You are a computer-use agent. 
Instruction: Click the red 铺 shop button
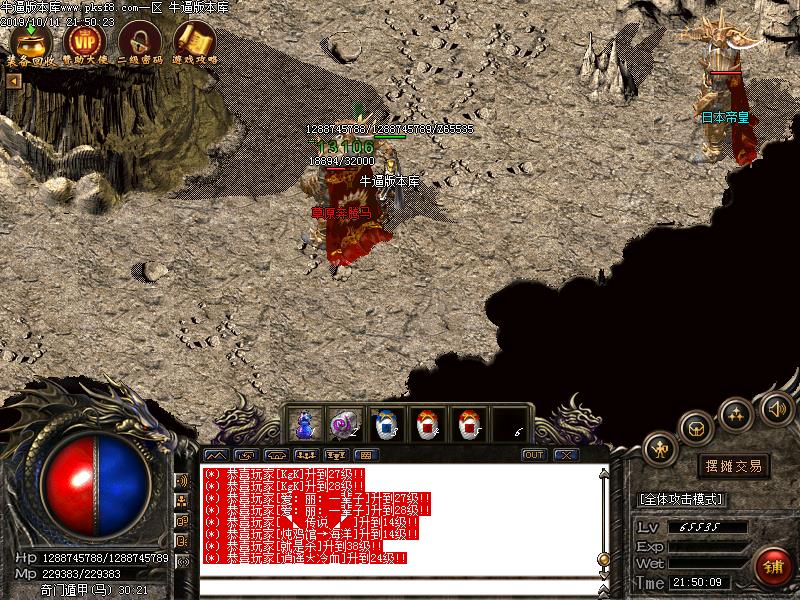pos(773,567)
